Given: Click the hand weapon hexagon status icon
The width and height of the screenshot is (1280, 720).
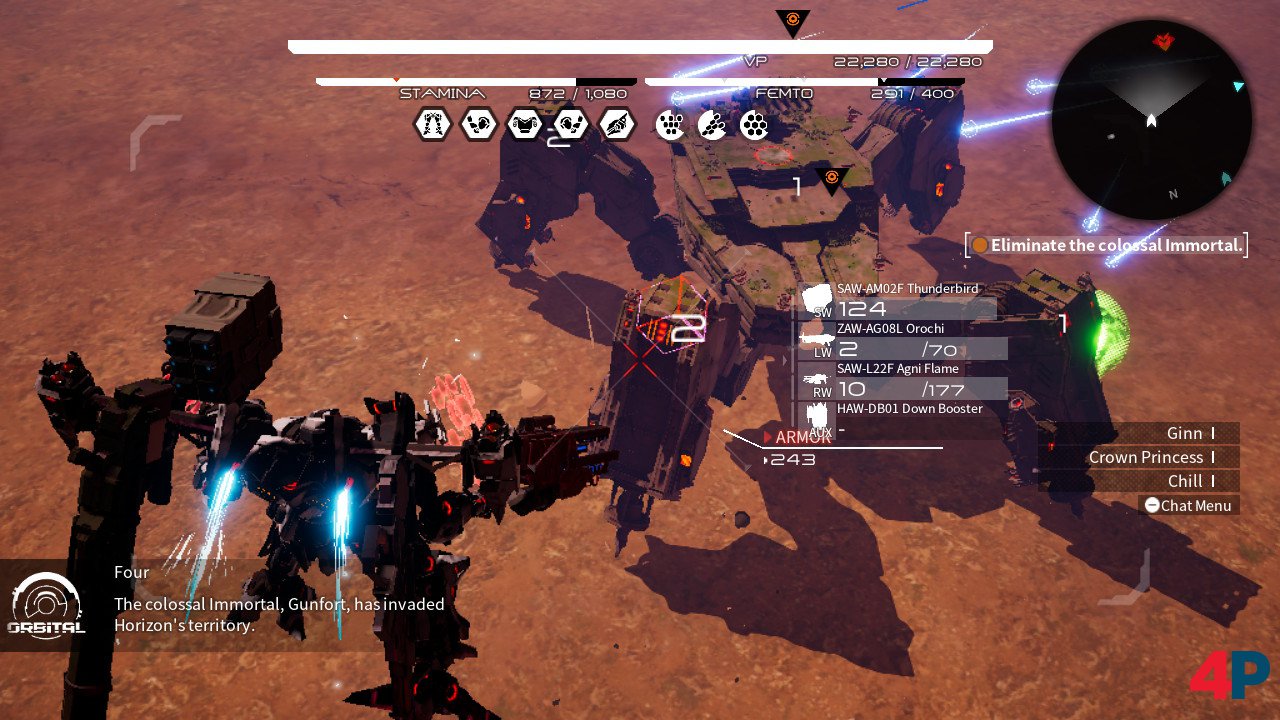Looking at the screenshot, I should point(617,125).
